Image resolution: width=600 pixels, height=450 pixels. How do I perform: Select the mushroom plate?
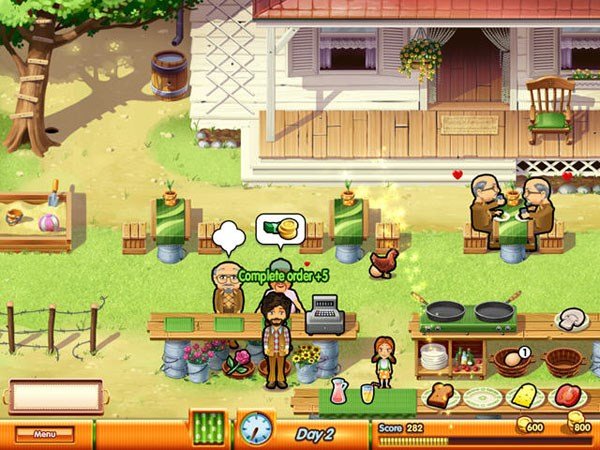click(572, 319)
